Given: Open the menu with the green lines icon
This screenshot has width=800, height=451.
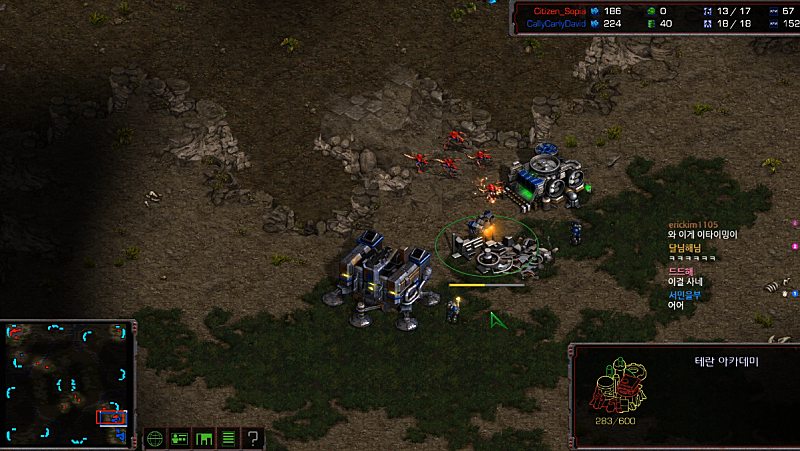Looking at the screenshot, I should point(228,438).
